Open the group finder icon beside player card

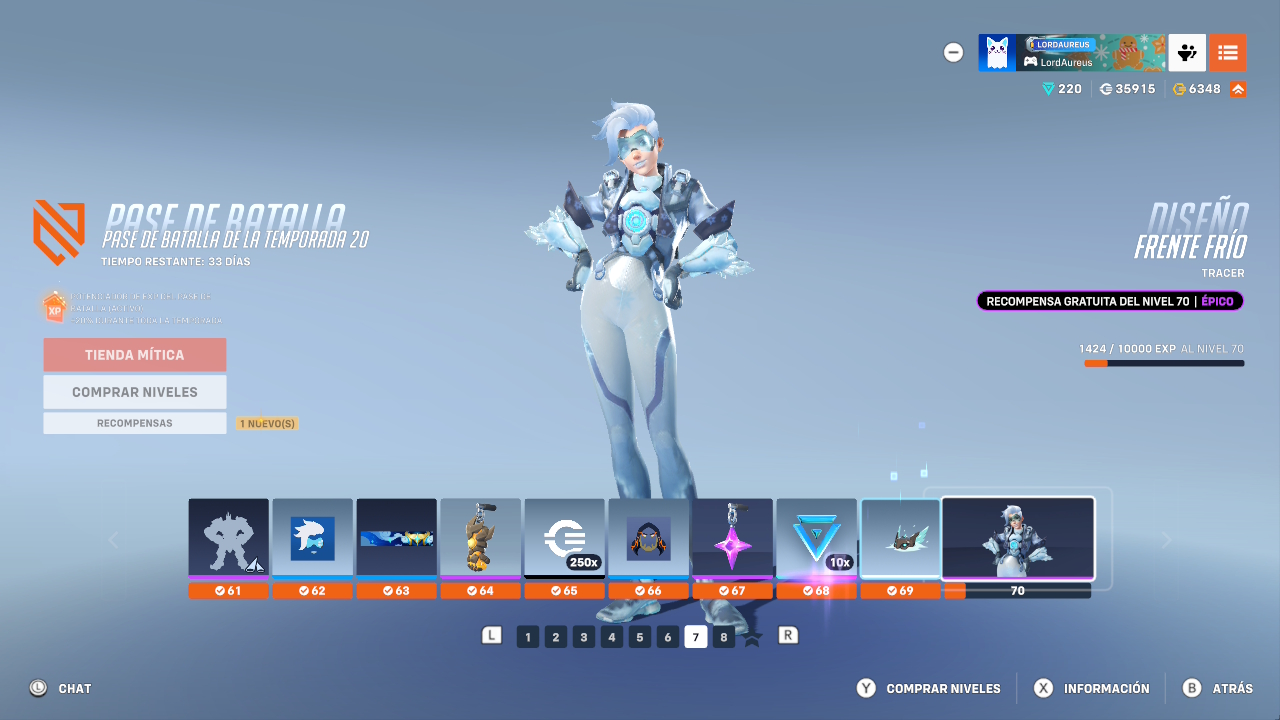[1187, 52]
